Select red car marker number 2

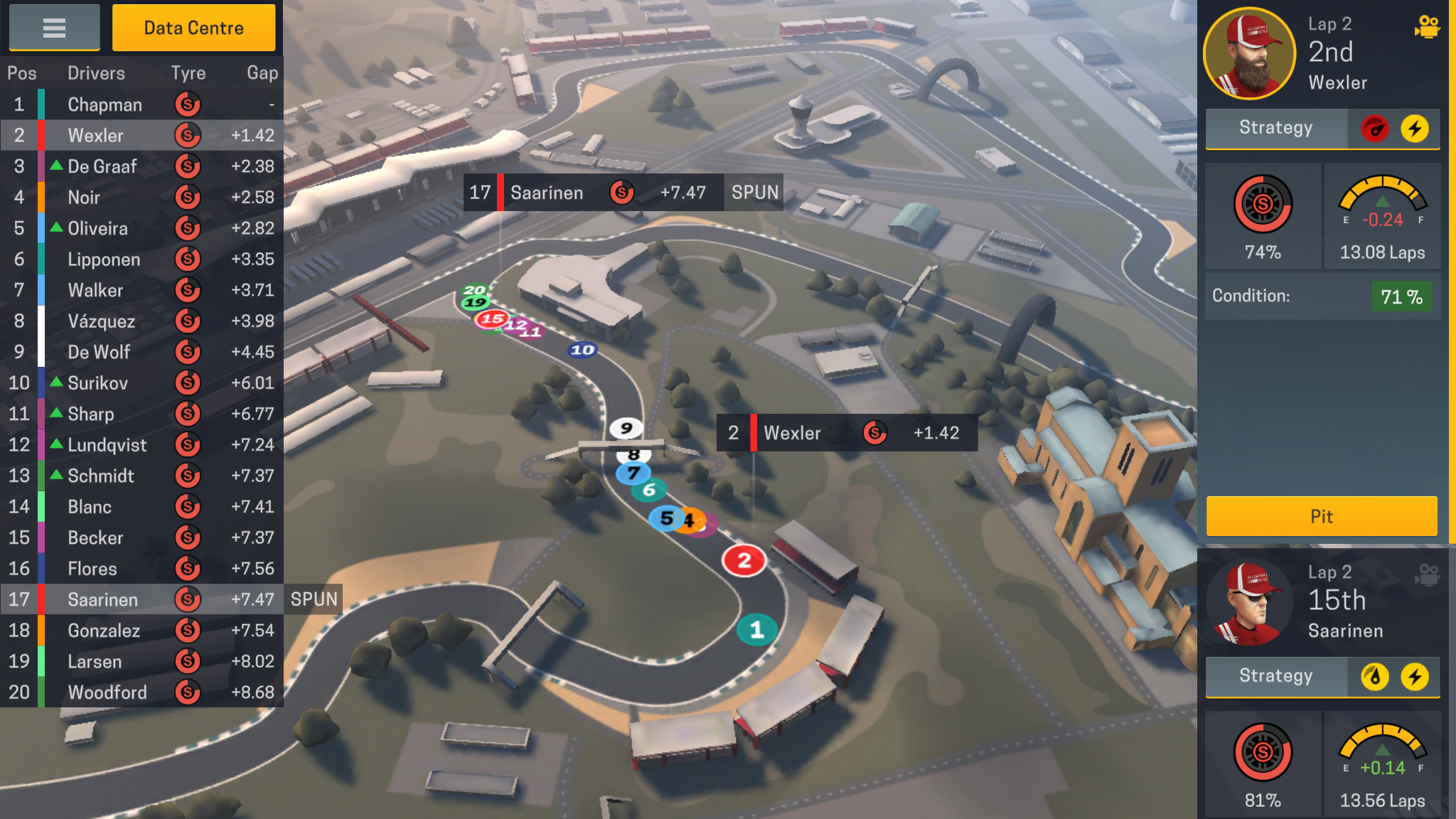pos(744,561)
